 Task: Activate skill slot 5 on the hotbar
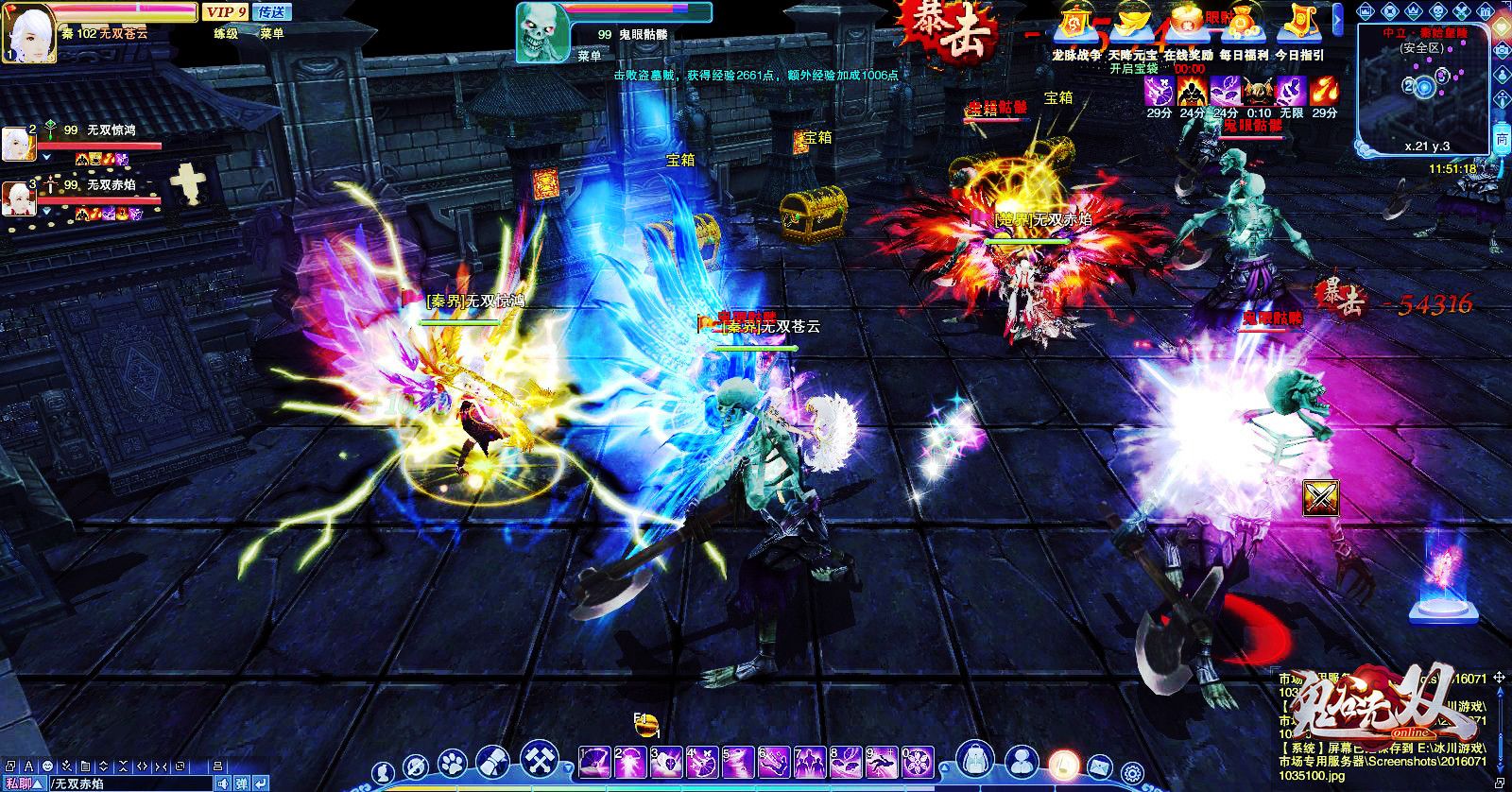737,761
